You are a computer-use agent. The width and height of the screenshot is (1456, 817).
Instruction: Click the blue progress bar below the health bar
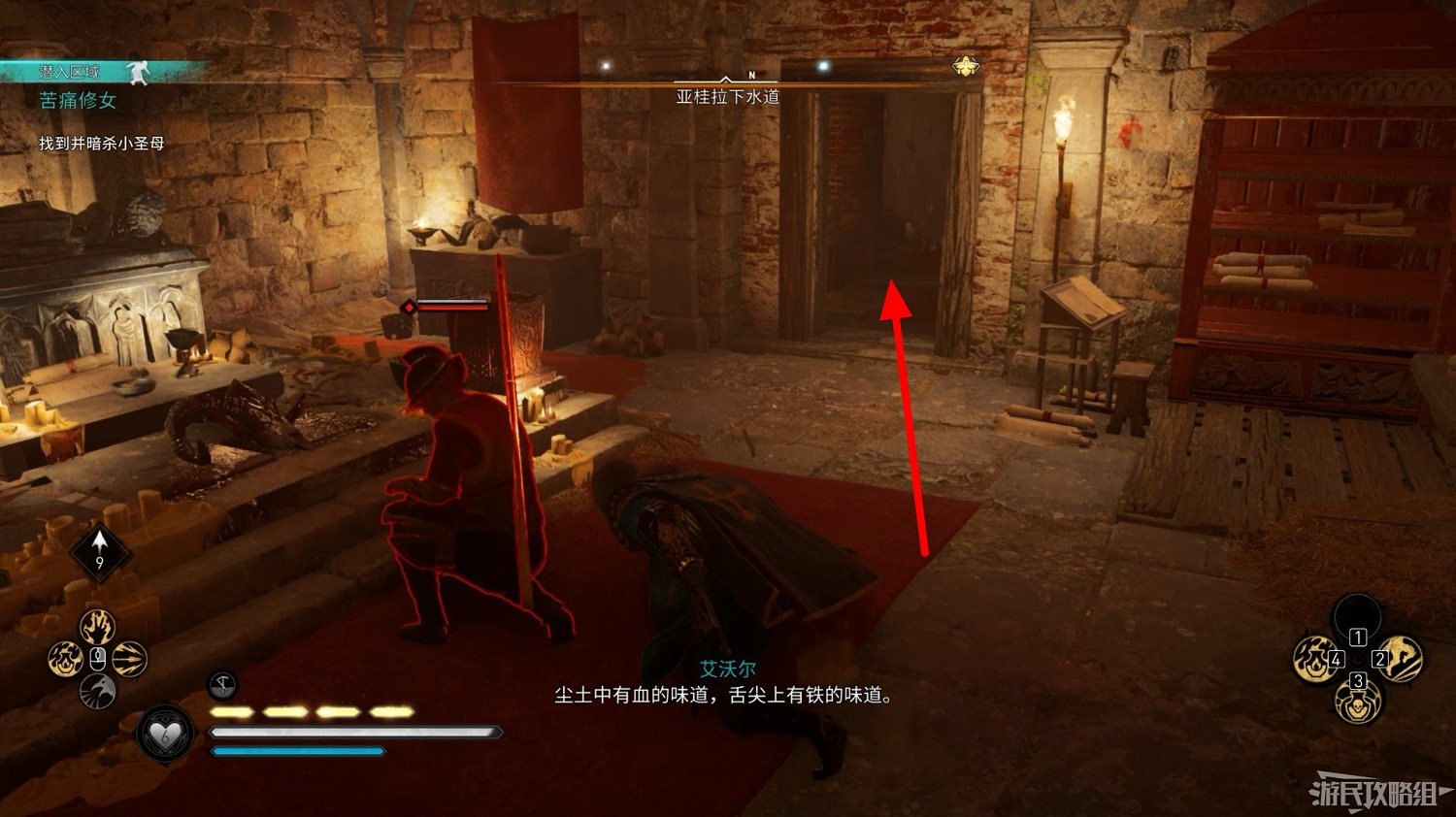(x=301, y=750)
